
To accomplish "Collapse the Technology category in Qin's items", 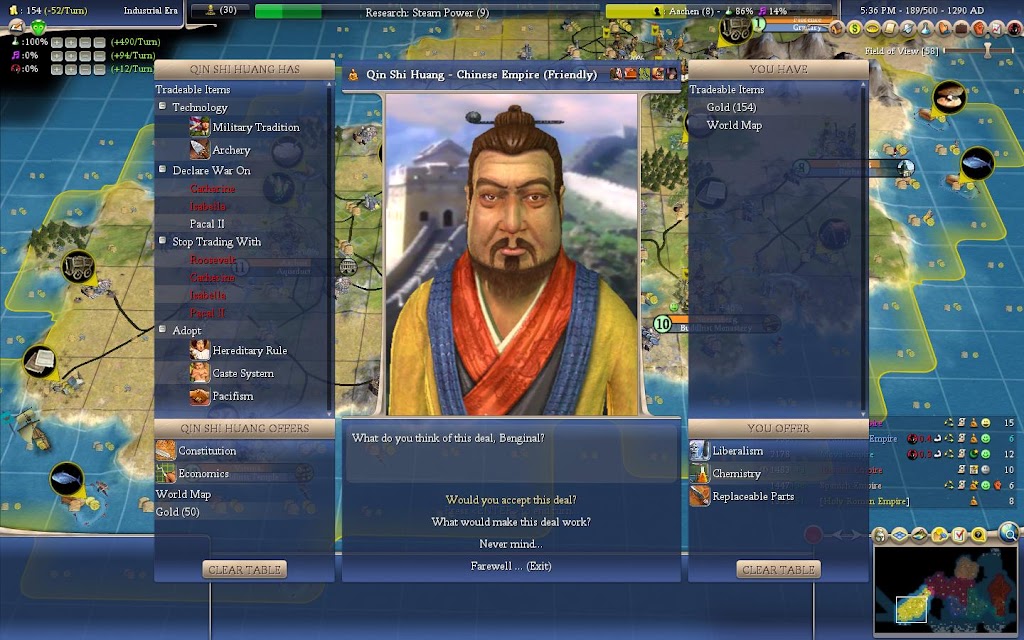I will (163, 107).
